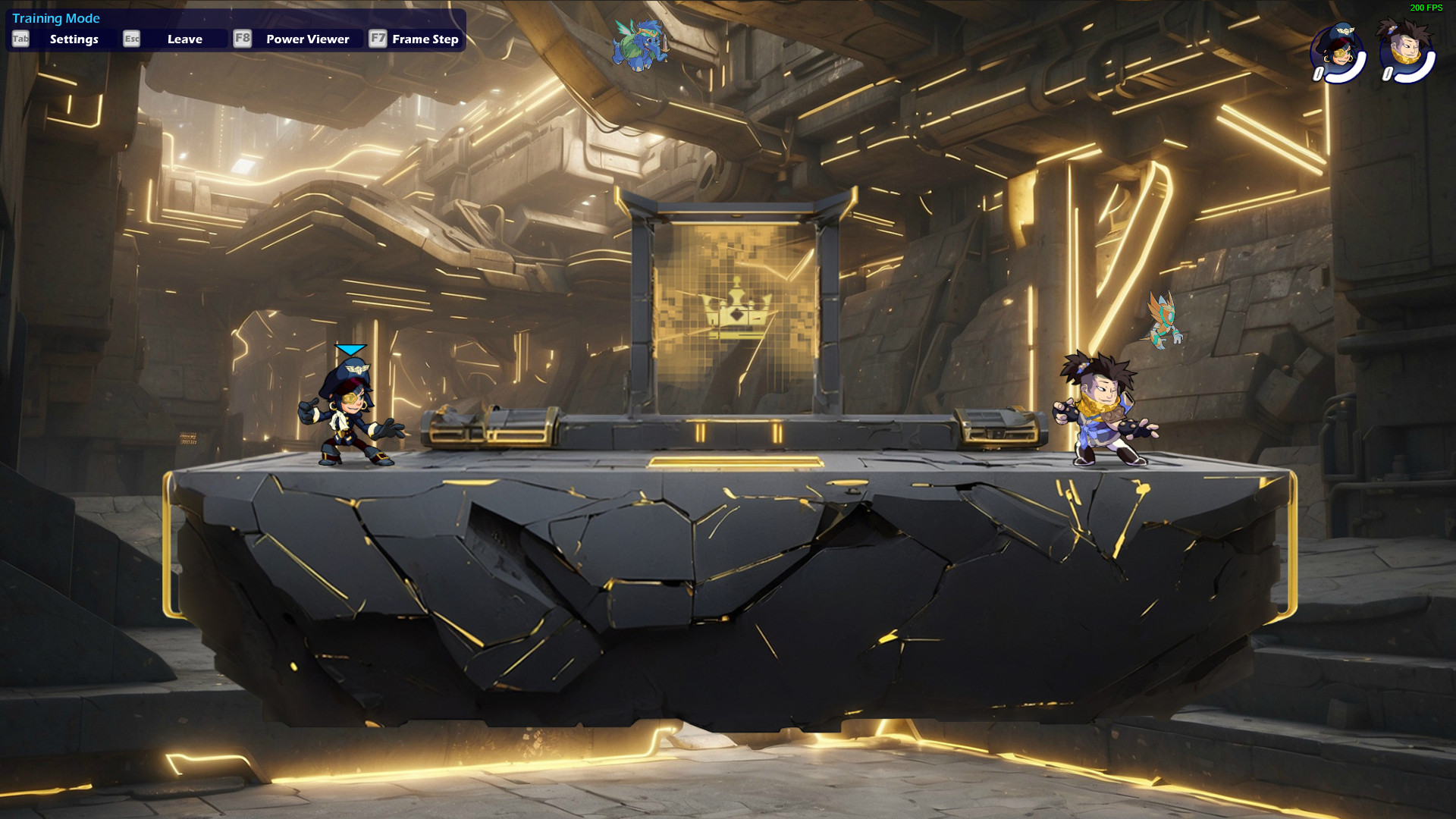1456x819 pixels.
Task: Click the F8 key icon for Power Viewer
Action: pyautogui.click(x=243, y=39)
